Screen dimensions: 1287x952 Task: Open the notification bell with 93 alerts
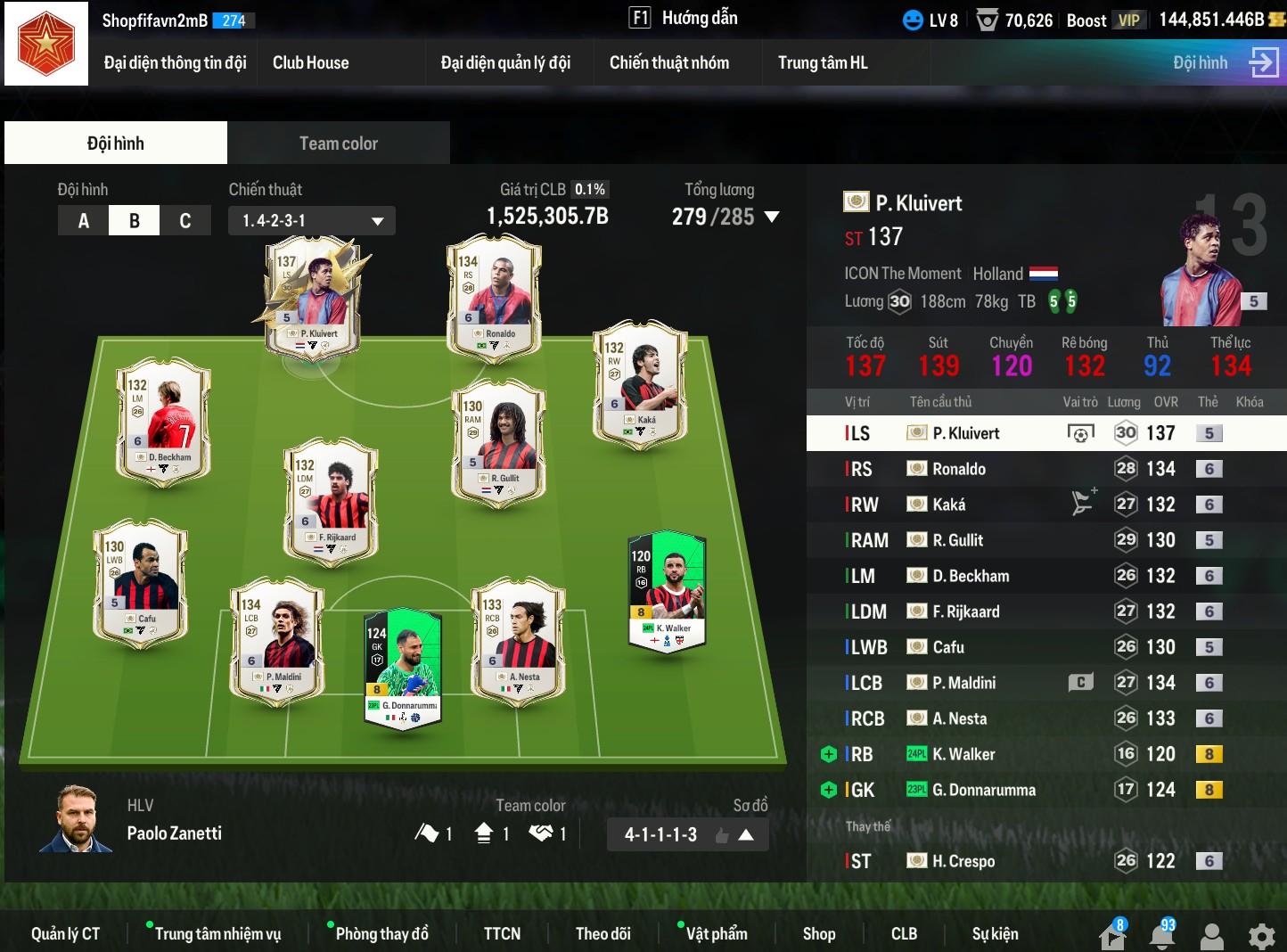coord(1161,935)
